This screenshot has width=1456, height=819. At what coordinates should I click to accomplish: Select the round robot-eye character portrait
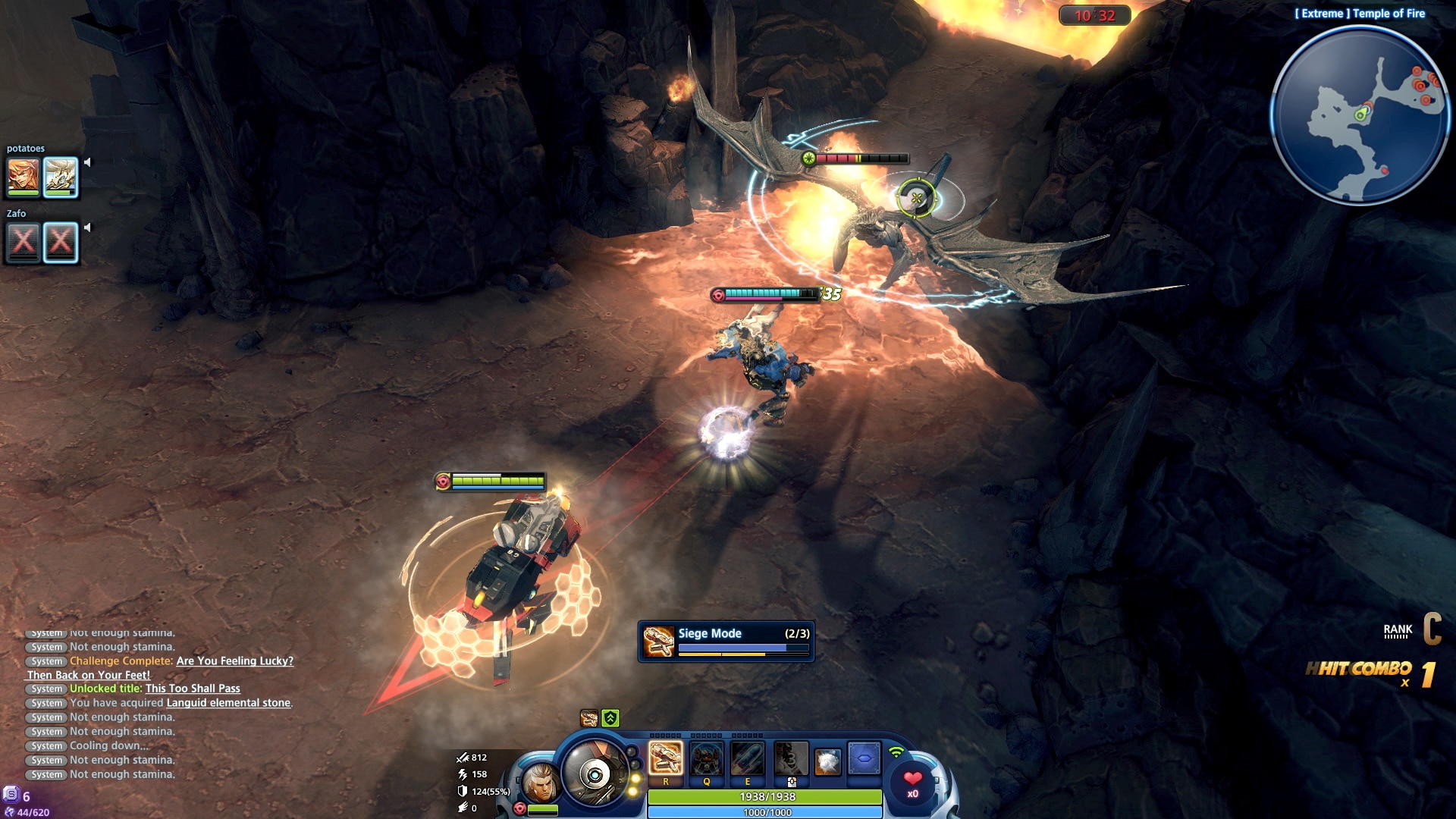(x=595, y=773)
